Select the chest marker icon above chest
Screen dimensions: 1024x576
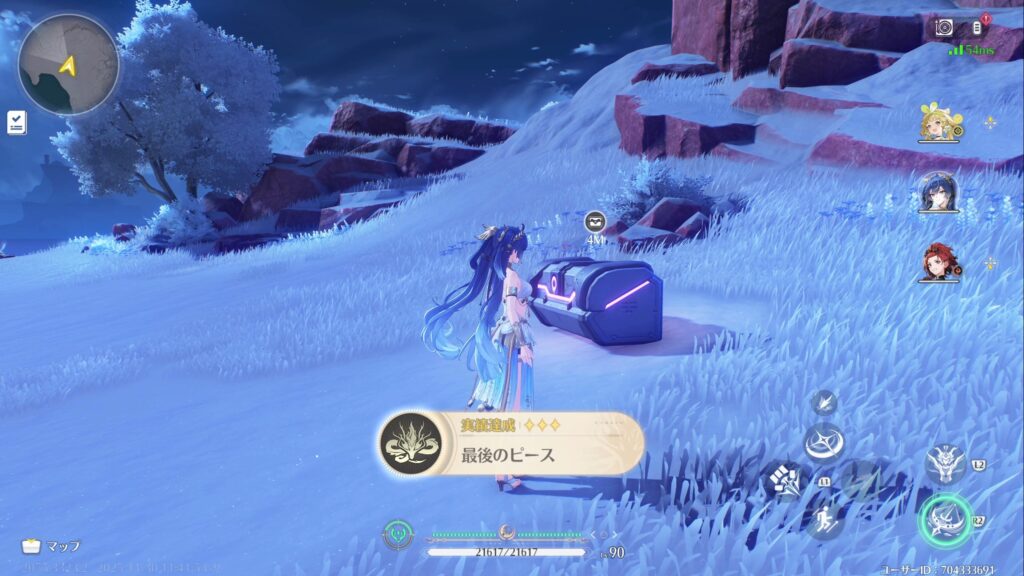(595, 221)
